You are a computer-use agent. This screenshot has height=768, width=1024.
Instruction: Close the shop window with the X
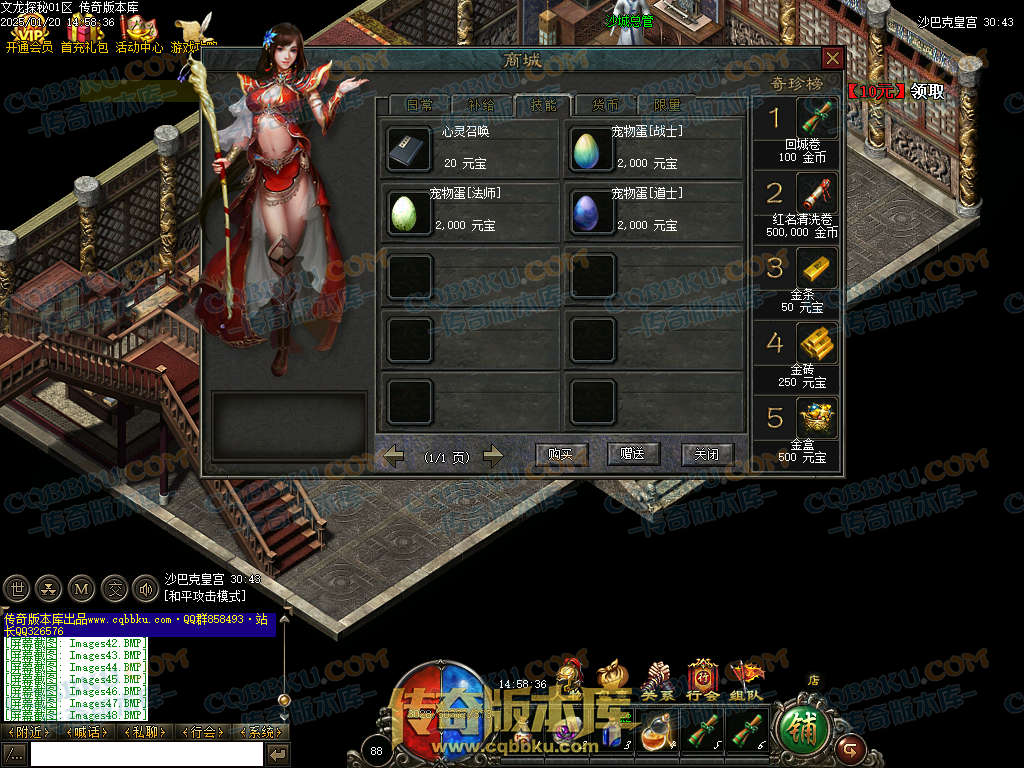coord(832,58)
